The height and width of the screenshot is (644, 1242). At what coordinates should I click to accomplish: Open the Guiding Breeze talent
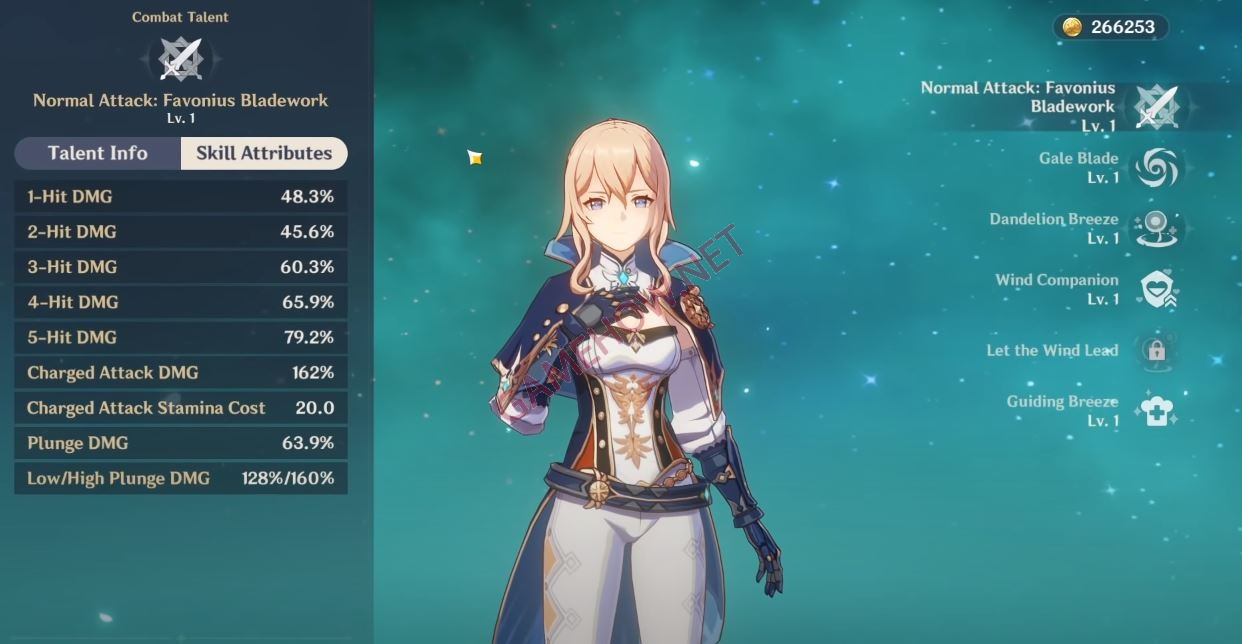coord(1156,411)
